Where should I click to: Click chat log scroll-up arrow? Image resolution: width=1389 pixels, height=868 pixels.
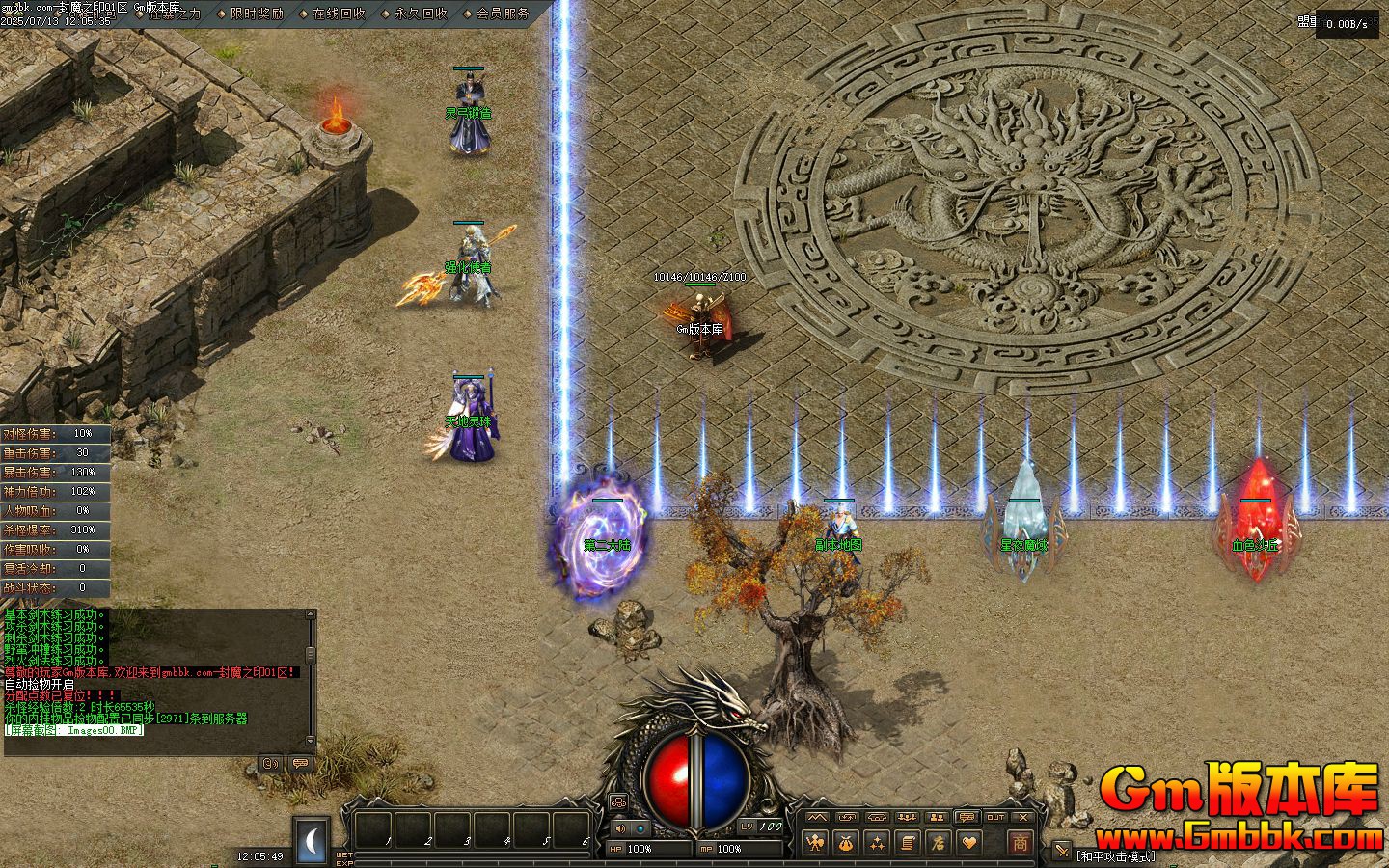[x=312, y=615]
